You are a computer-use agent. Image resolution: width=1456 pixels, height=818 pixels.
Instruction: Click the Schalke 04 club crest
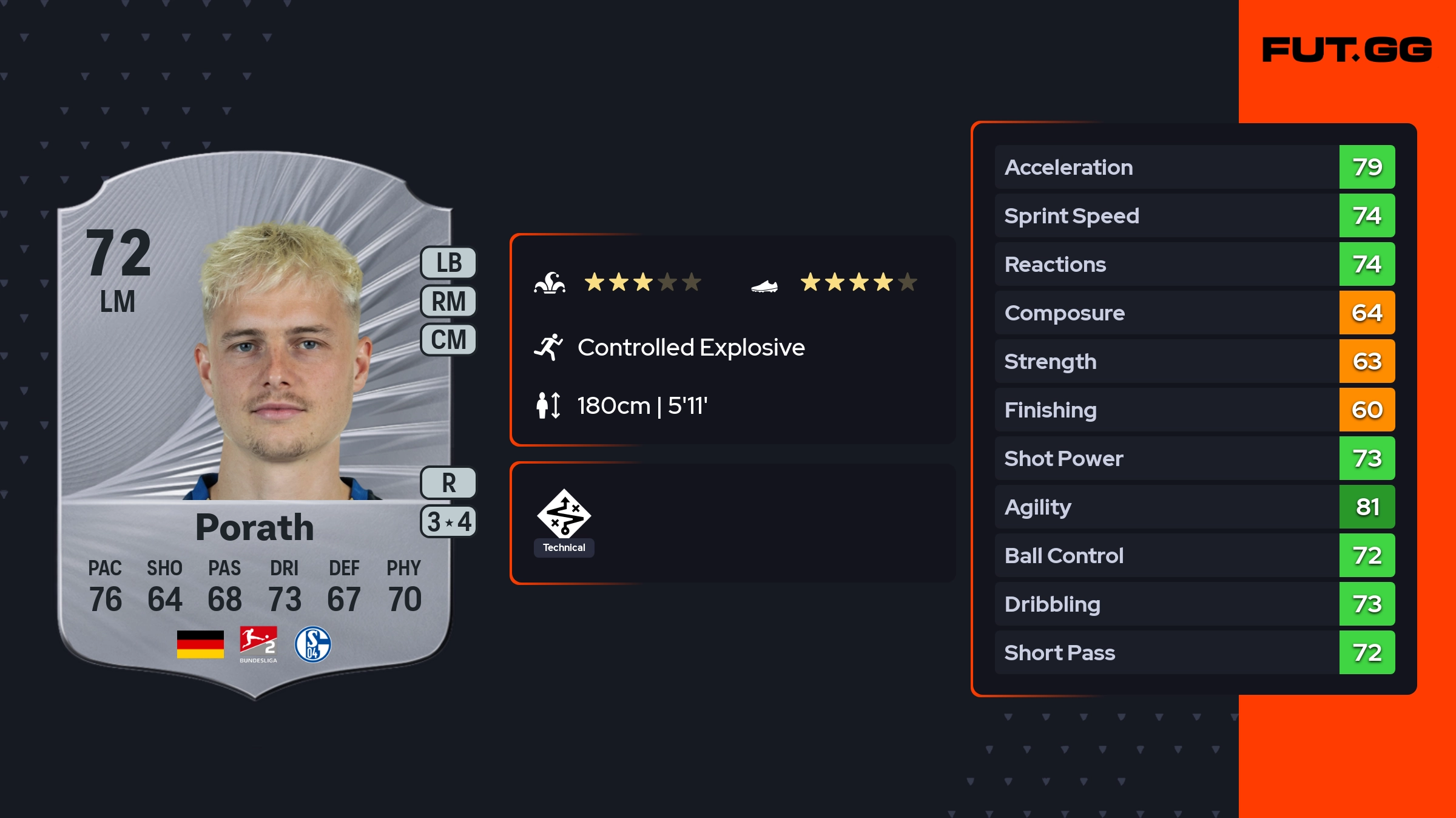[312, 644]
